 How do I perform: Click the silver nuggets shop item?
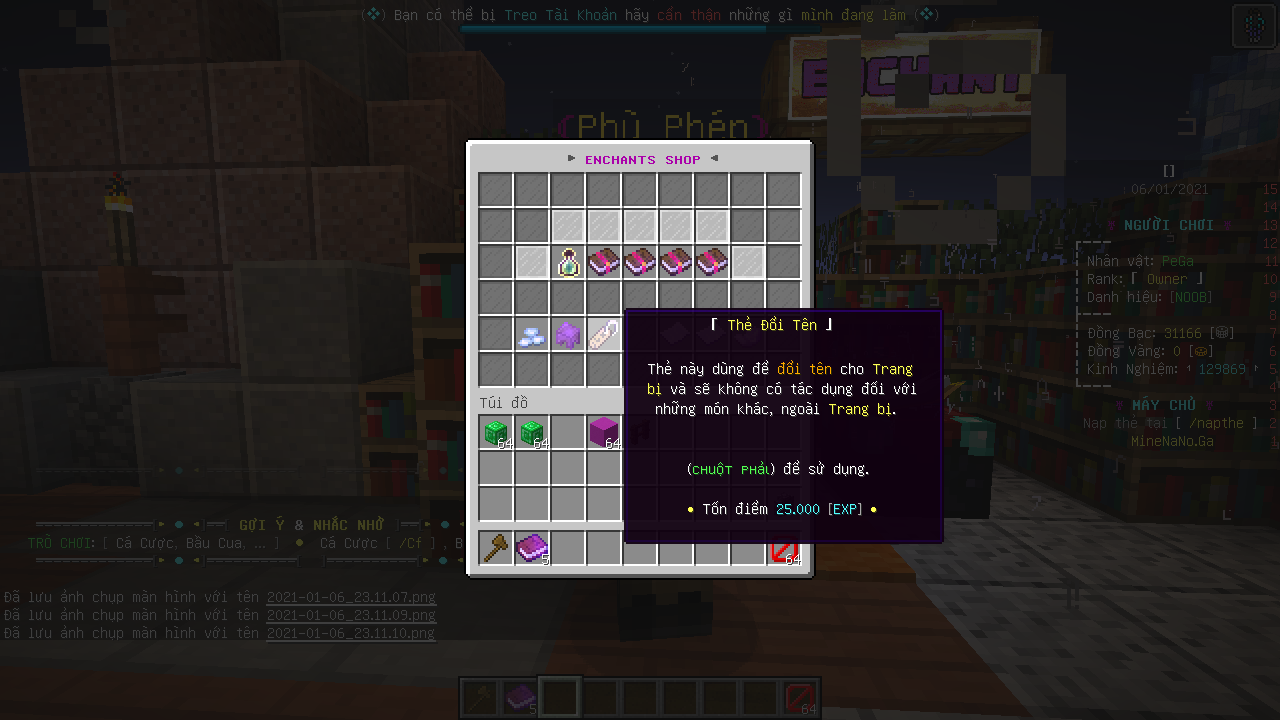531,335
